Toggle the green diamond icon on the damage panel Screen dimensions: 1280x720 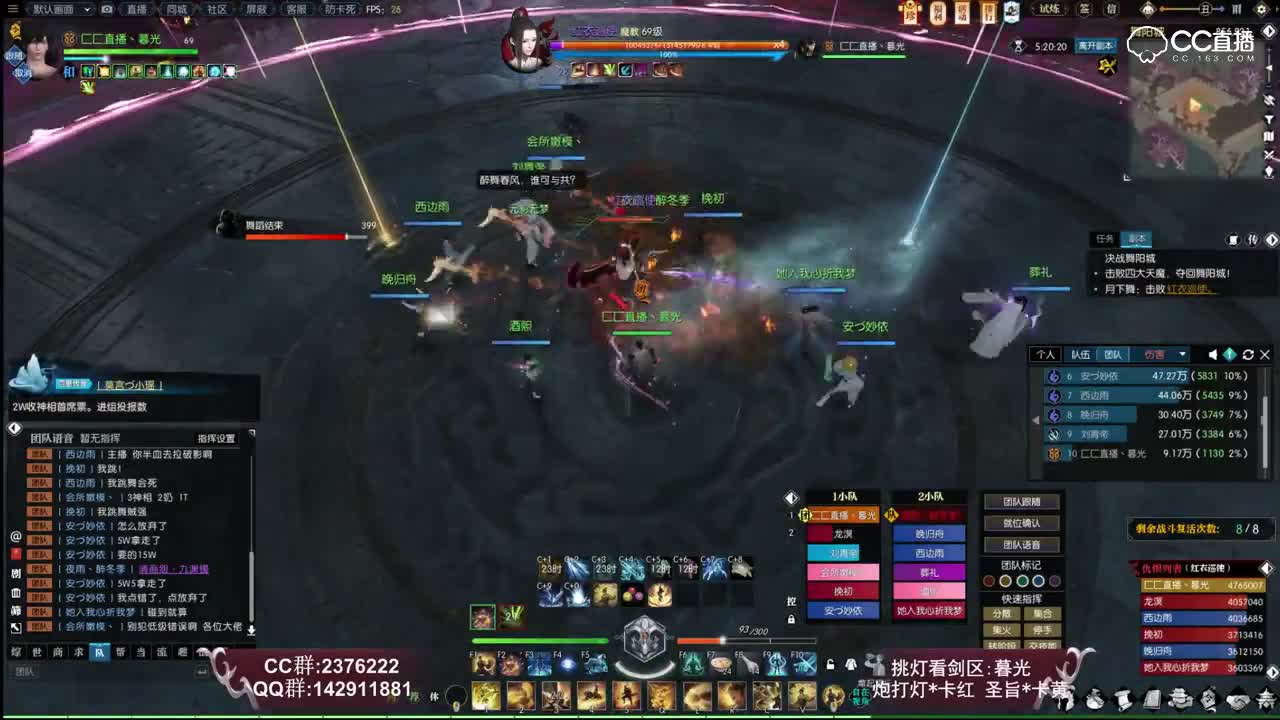point(1230,354)
